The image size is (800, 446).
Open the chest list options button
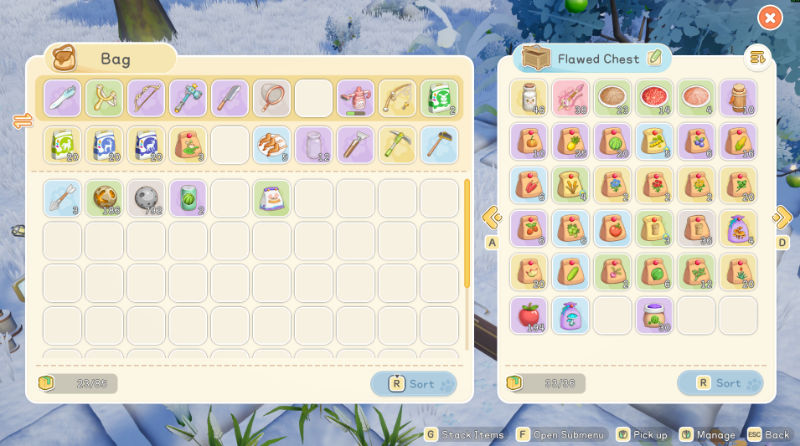click(x=757, y=58)
